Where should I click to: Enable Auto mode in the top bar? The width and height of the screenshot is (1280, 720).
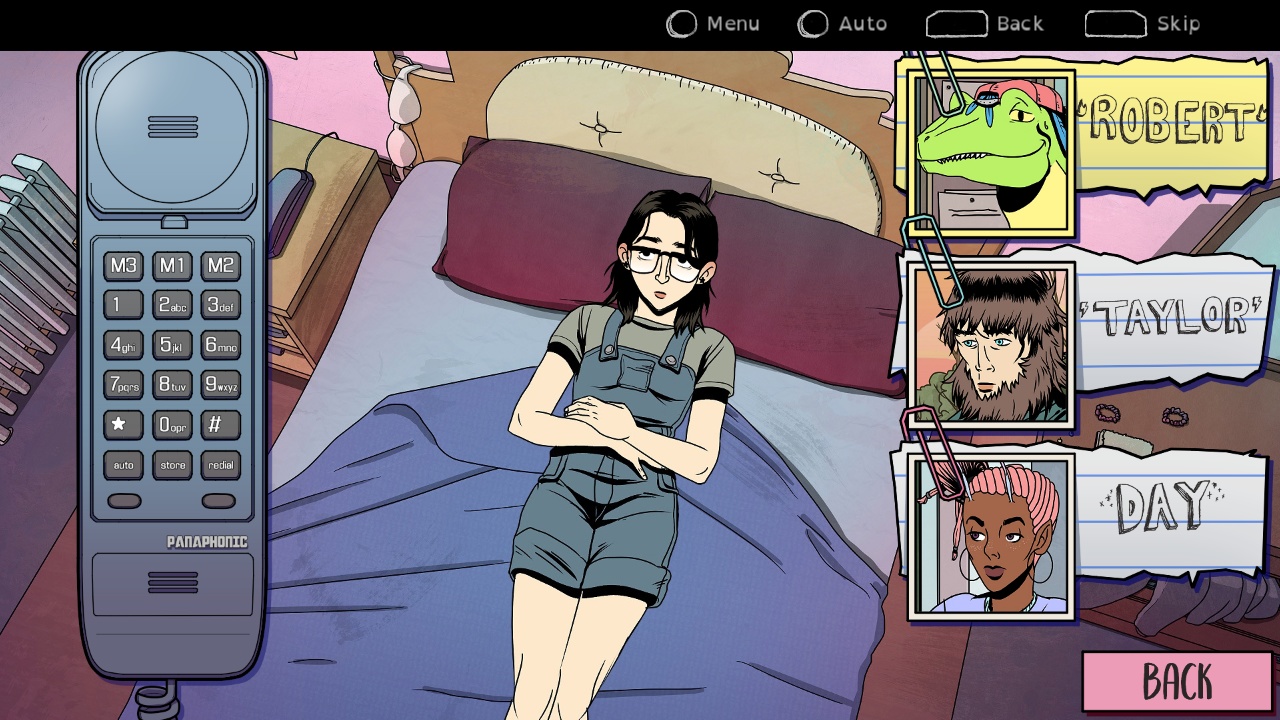pos(843,23)
